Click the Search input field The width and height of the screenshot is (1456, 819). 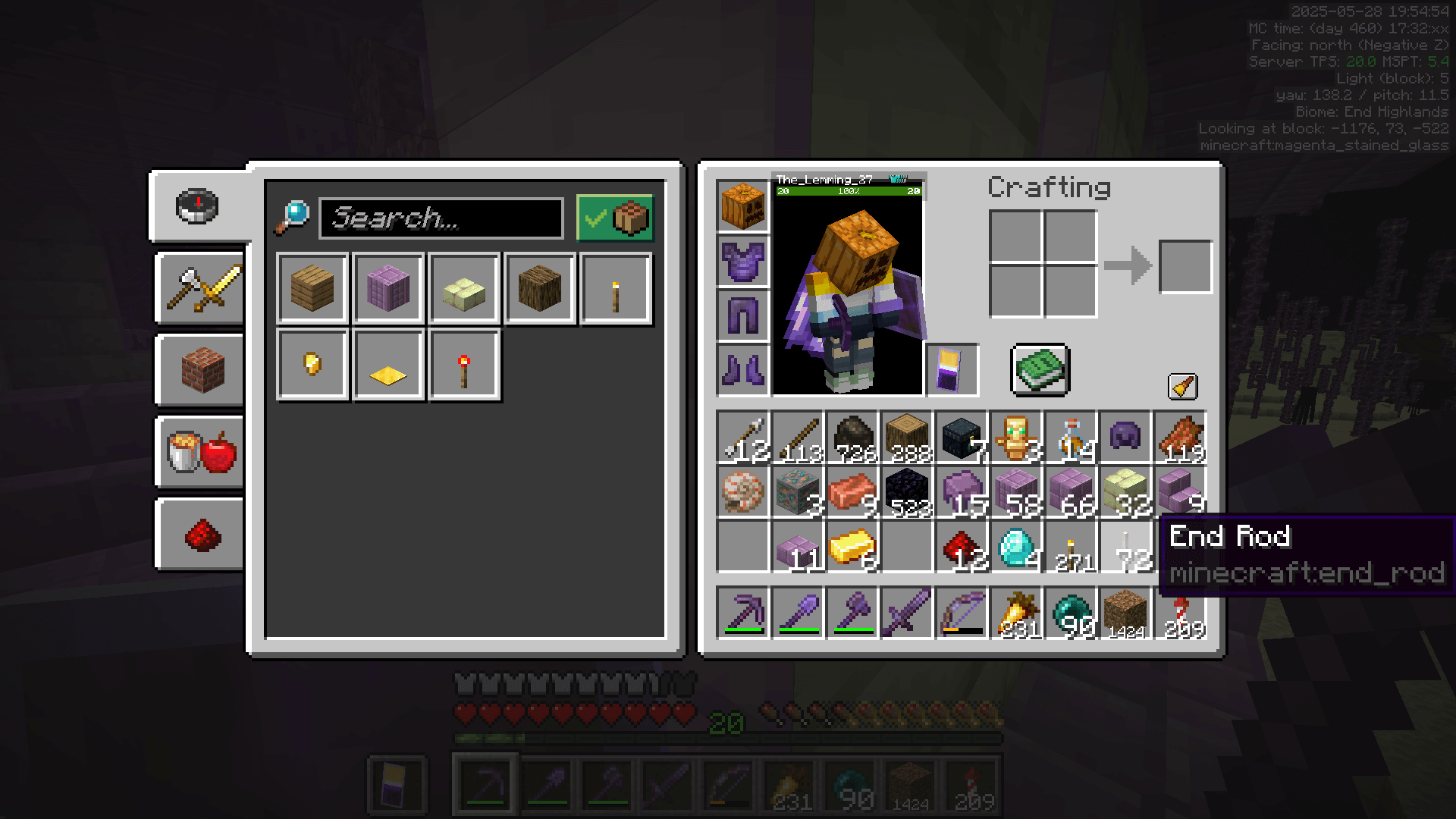coord(440,219)
